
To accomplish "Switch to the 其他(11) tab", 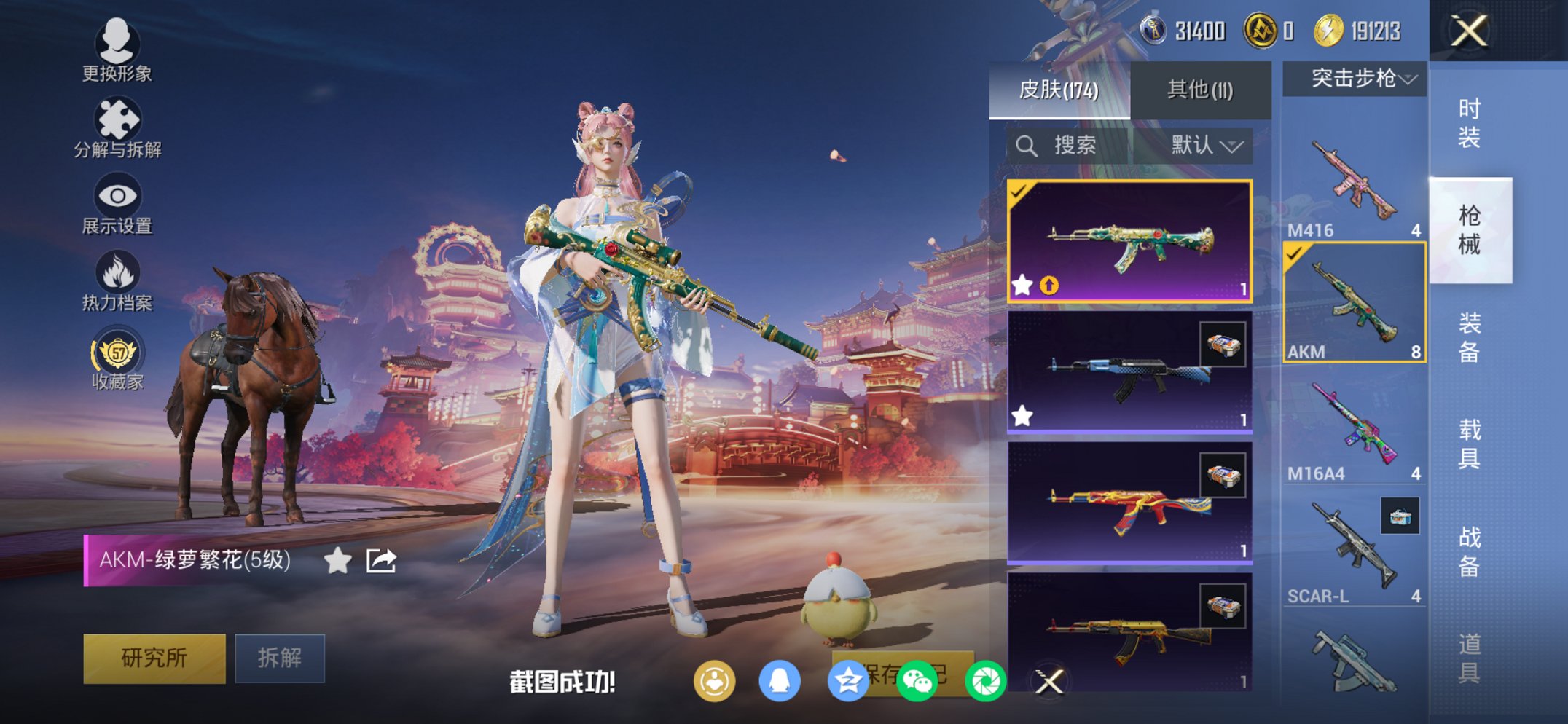I will tap(1199, 87).
